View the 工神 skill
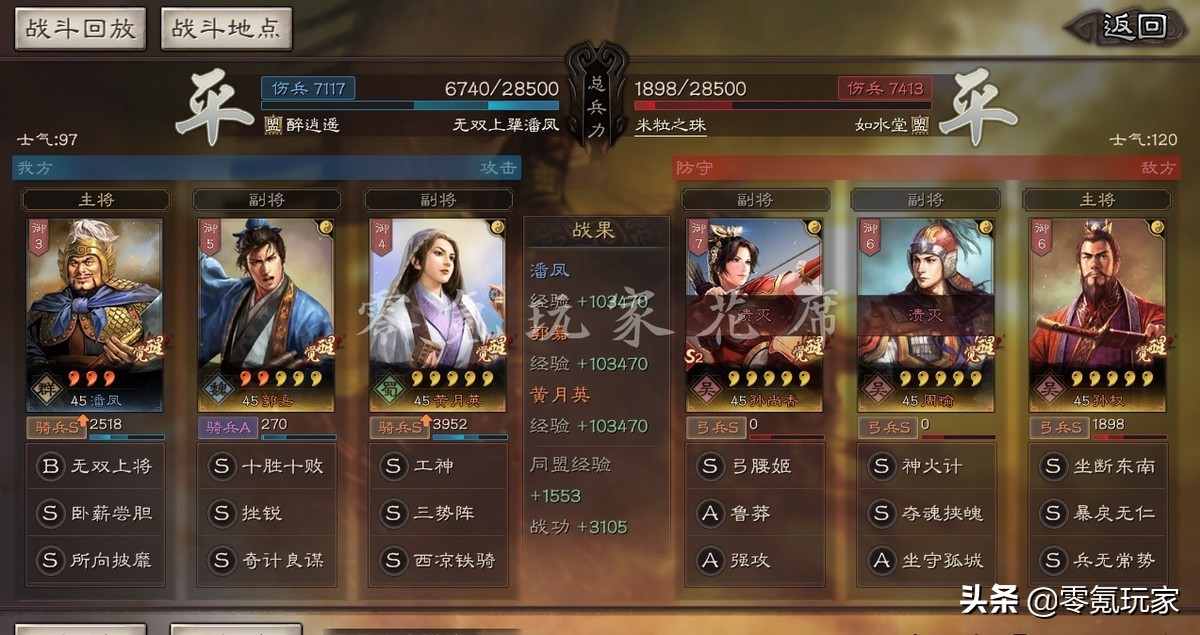The width and height of the screenshot is (1200, 635). [437, 466]
